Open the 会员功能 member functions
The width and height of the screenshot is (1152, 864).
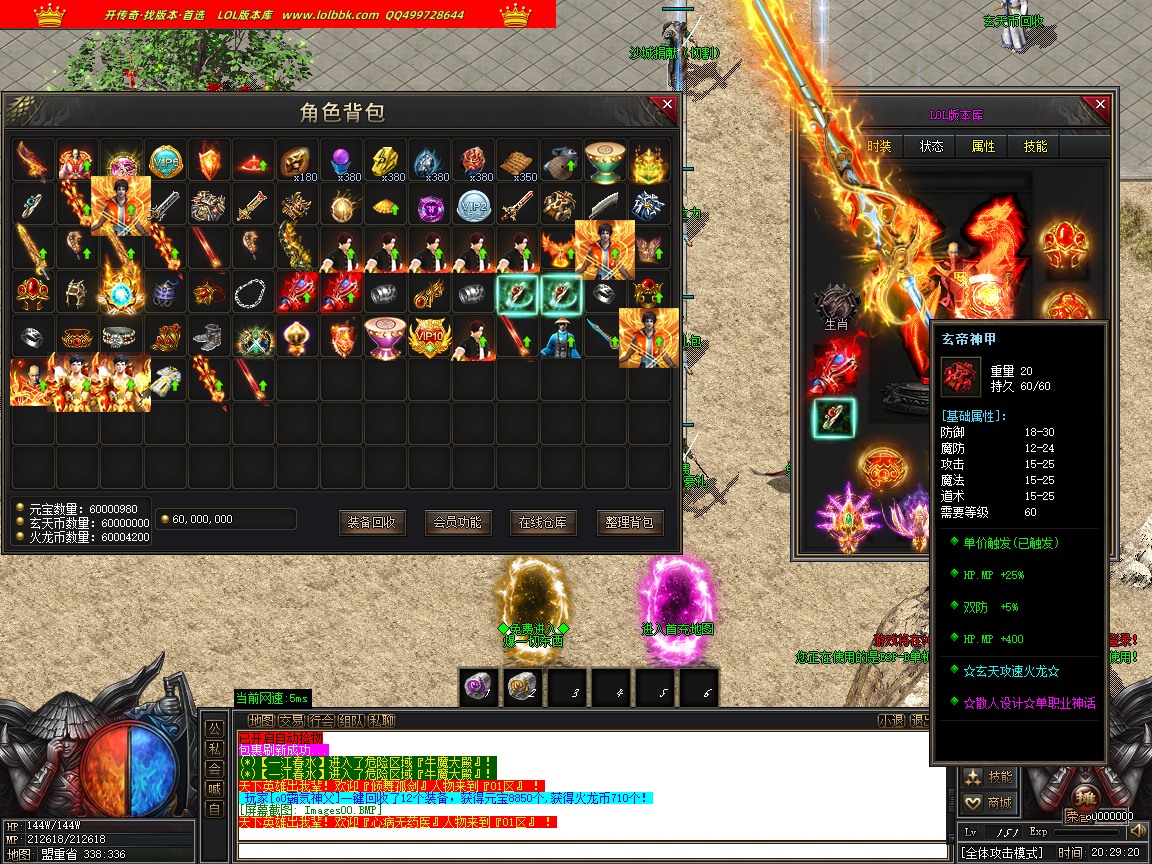(x=458, y=522)
